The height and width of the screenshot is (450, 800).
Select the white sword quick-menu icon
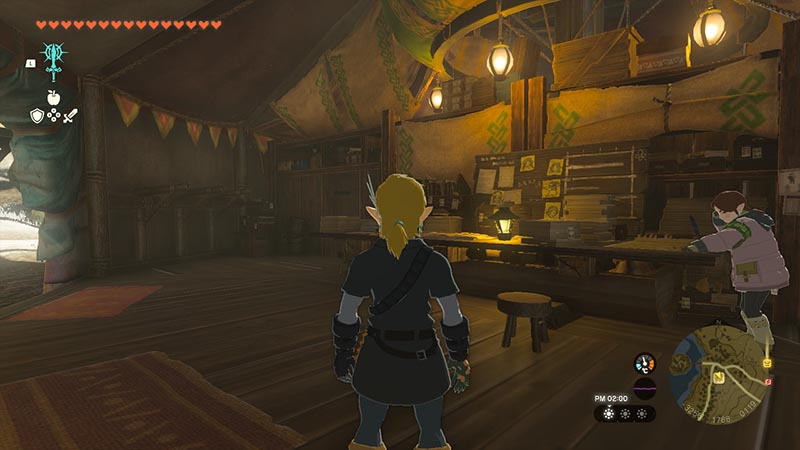(70, 117)
